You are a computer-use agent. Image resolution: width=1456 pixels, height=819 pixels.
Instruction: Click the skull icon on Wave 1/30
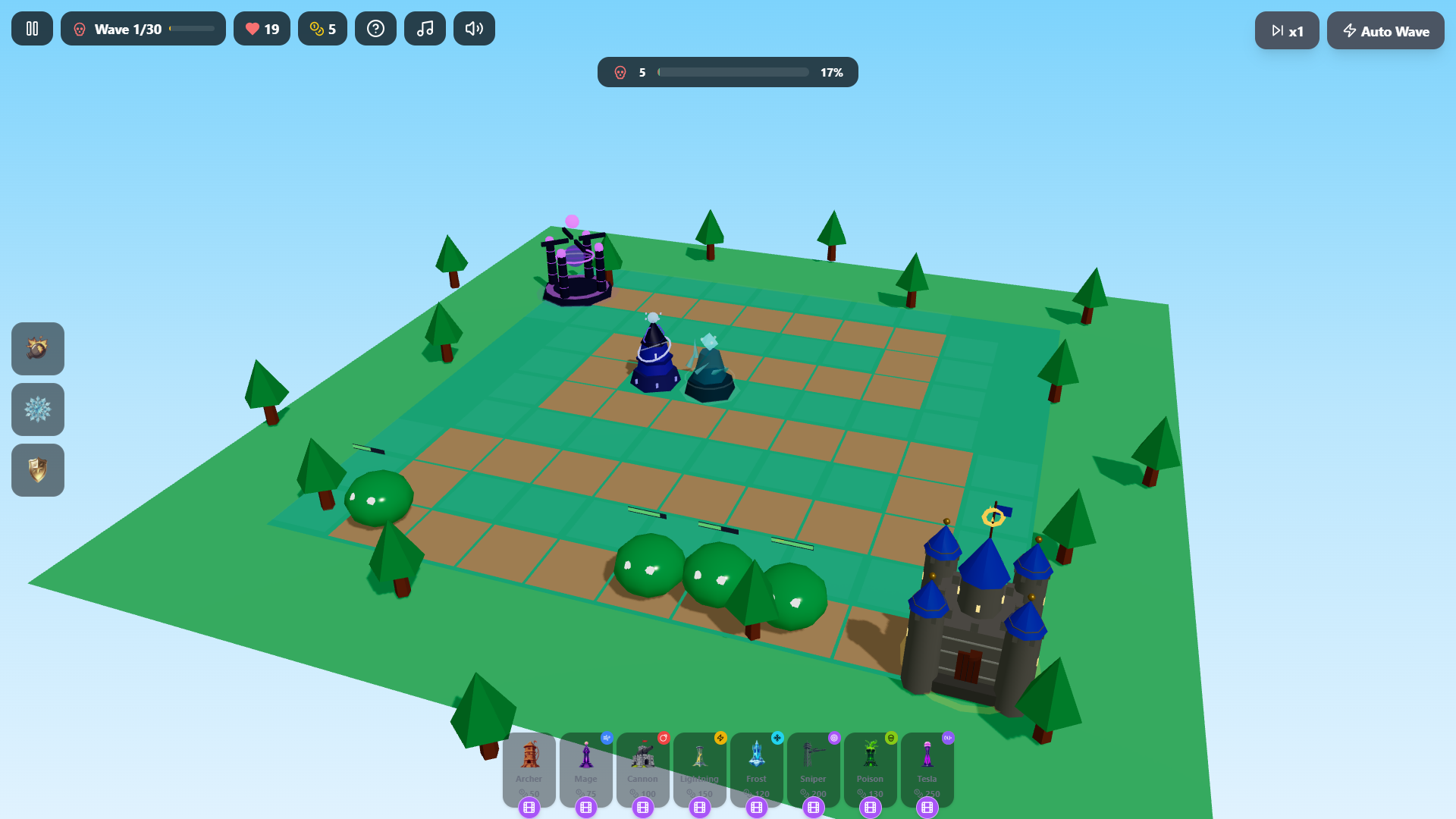[x=79, y=28]
